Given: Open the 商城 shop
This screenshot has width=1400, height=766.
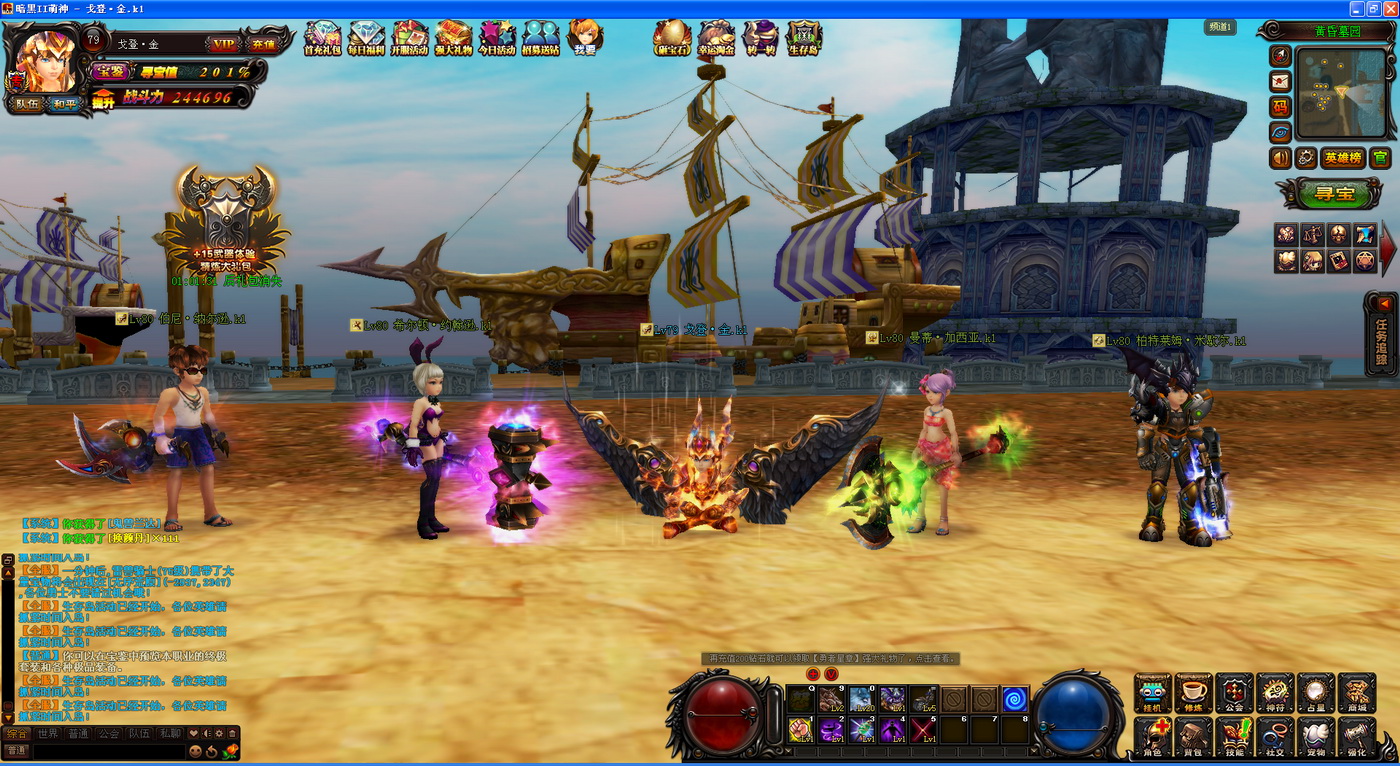Looking at the screenshot, I should click(x=1357, y=693).
